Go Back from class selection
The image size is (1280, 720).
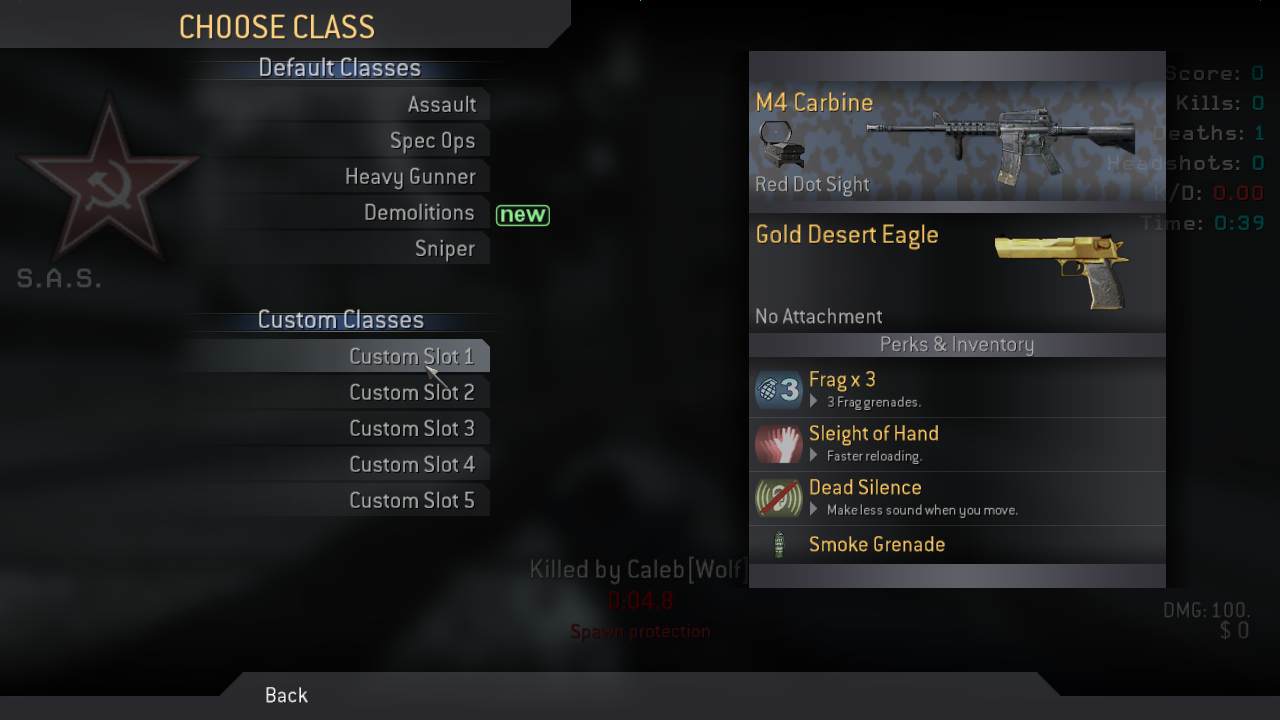(x=286, y=695)
